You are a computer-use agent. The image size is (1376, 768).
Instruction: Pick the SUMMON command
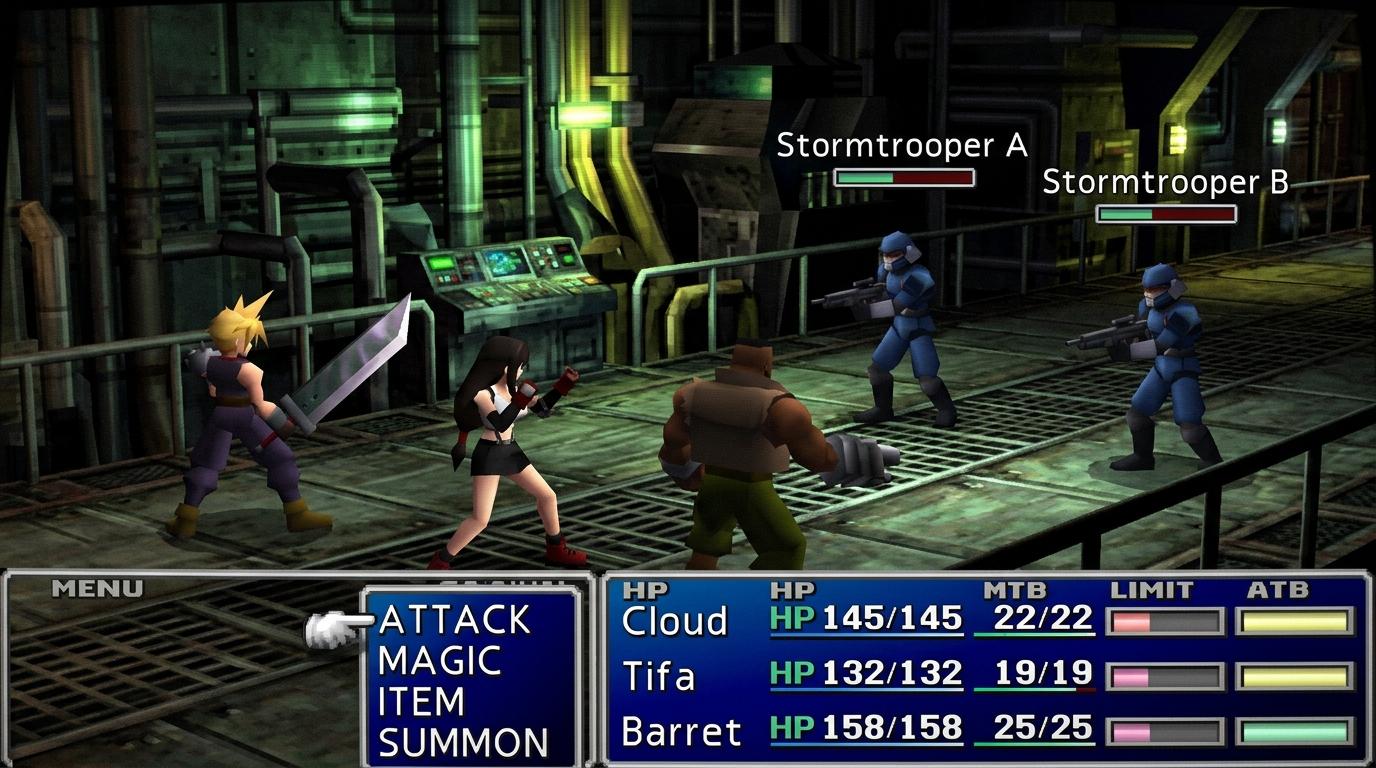coord(463,743)
